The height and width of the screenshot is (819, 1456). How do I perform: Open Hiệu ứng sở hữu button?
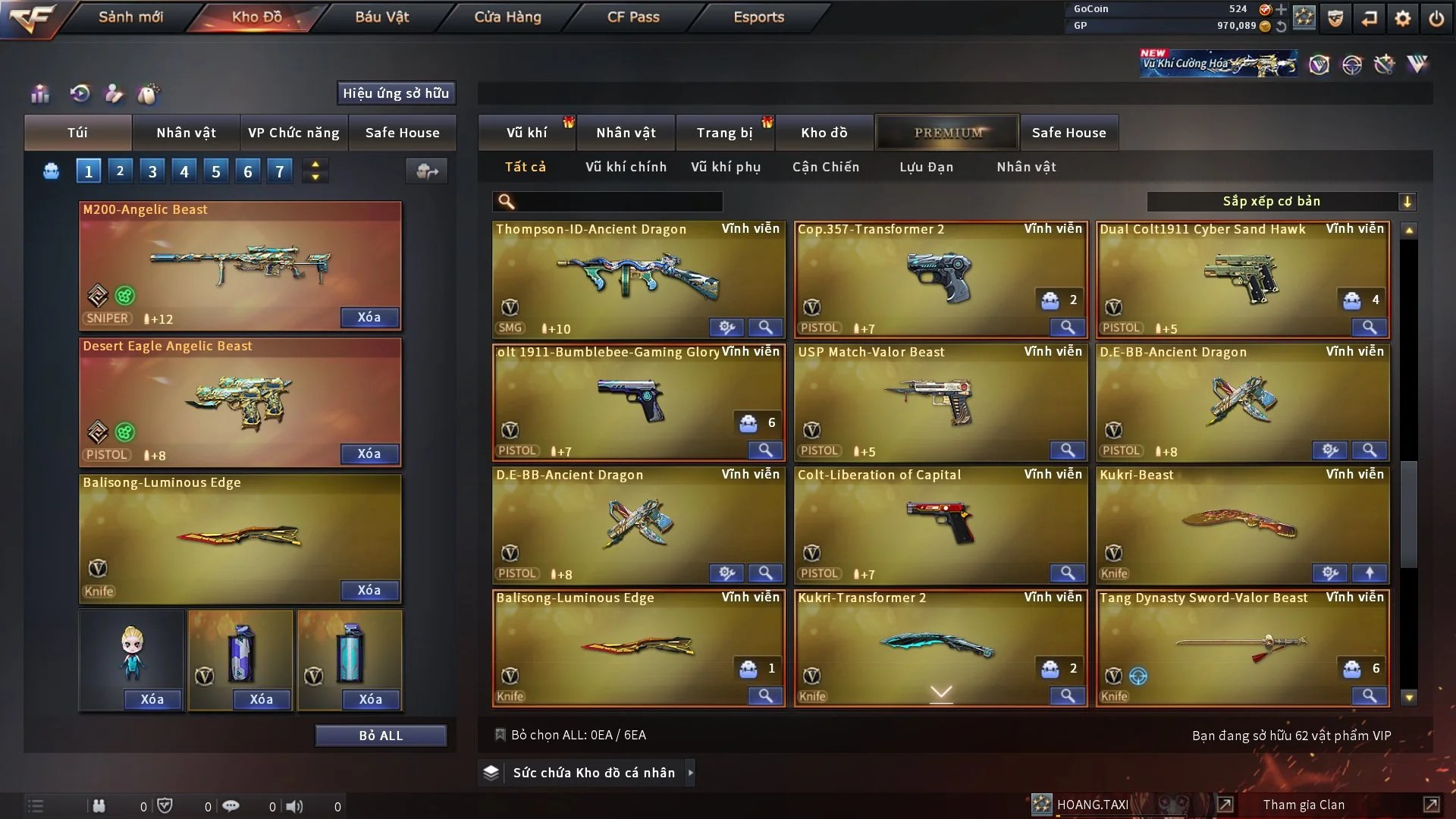coord(396,93)
